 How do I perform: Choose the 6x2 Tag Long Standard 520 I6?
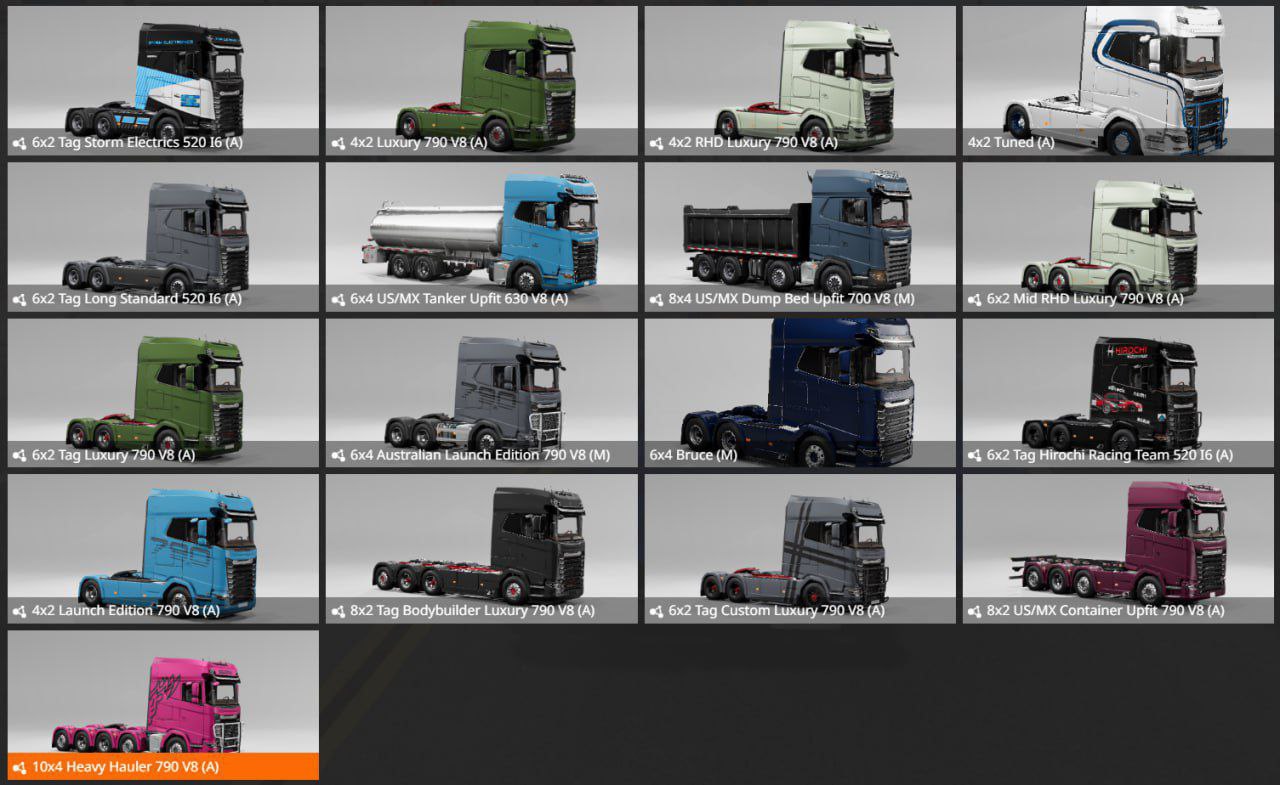pos(163,238)
